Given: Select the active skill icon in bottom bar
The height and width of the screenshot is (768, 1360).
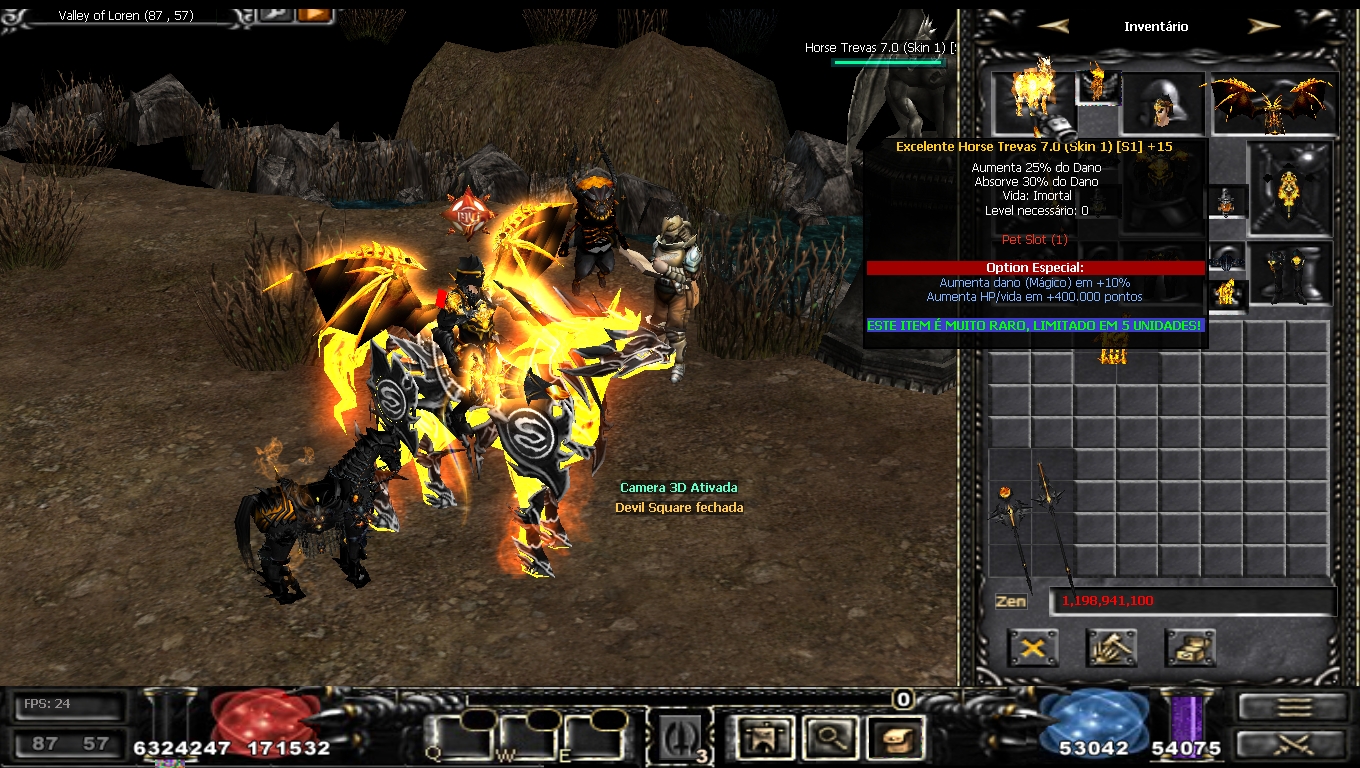Looking at the screenshot, I should pos(682,739).
